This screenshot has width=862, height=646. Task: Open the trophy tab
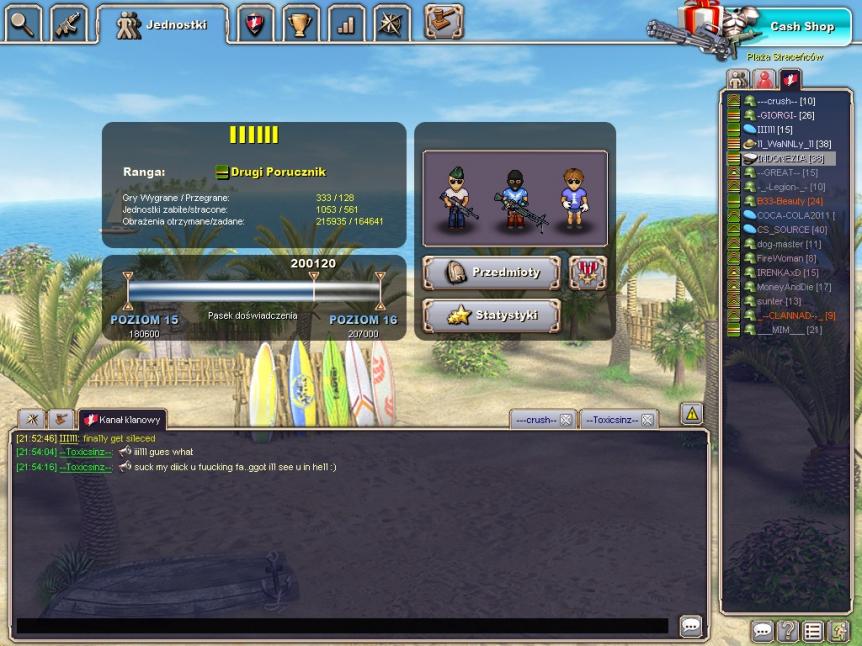click(300, 24)
